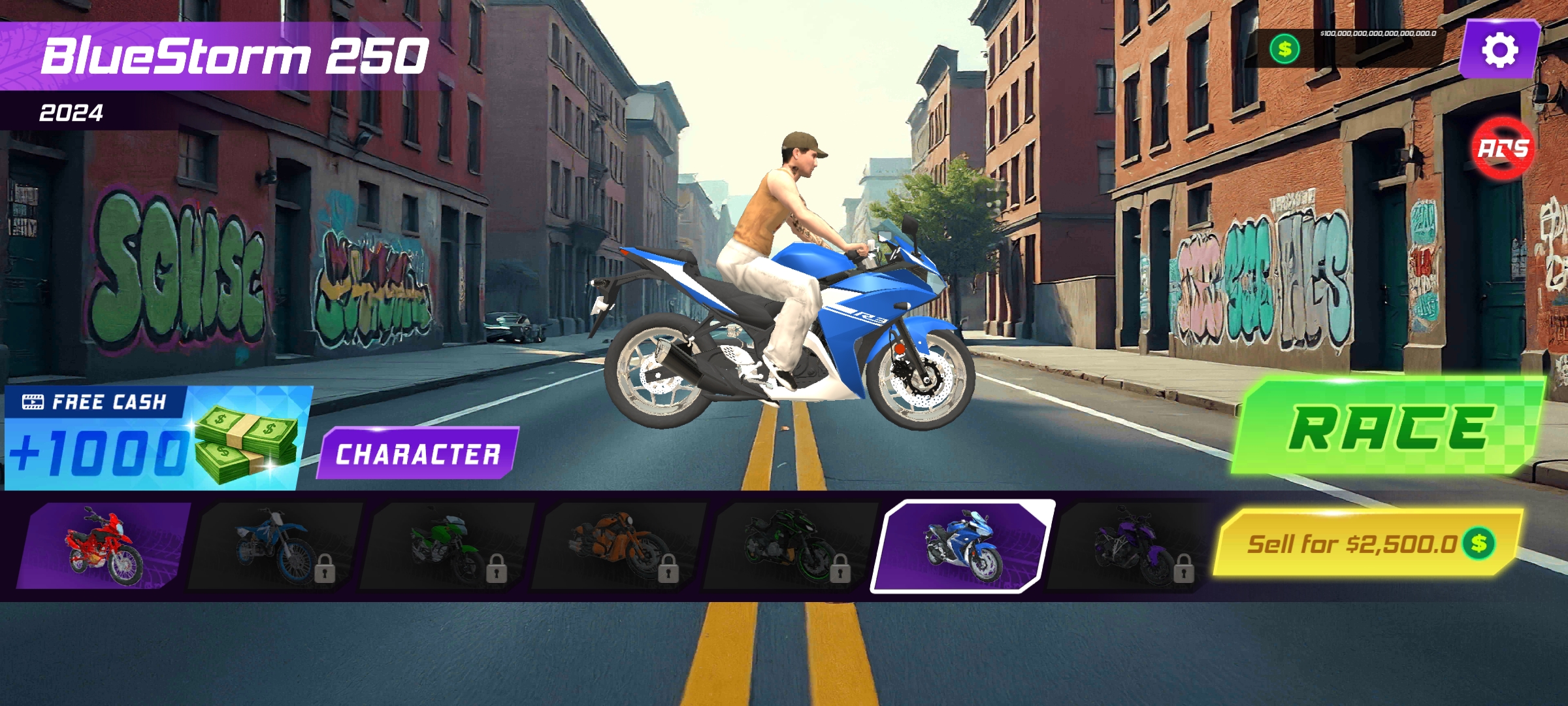Tap the remove ADS button
Viewport: 1568px width, 706px height.
coord(1503,149)
